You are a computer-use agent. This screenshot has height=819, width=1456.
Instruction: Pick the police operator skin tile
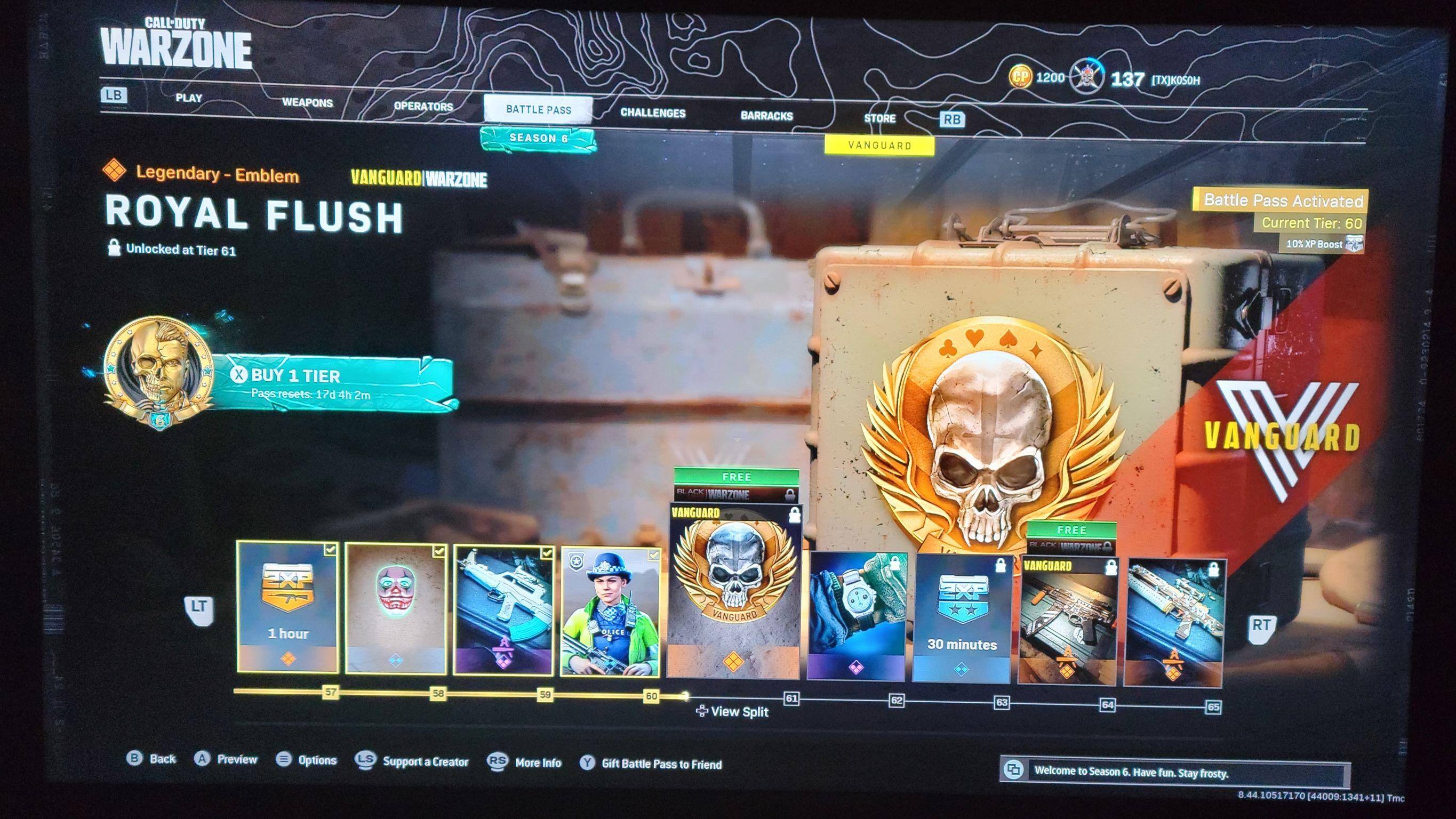(611, 612)
